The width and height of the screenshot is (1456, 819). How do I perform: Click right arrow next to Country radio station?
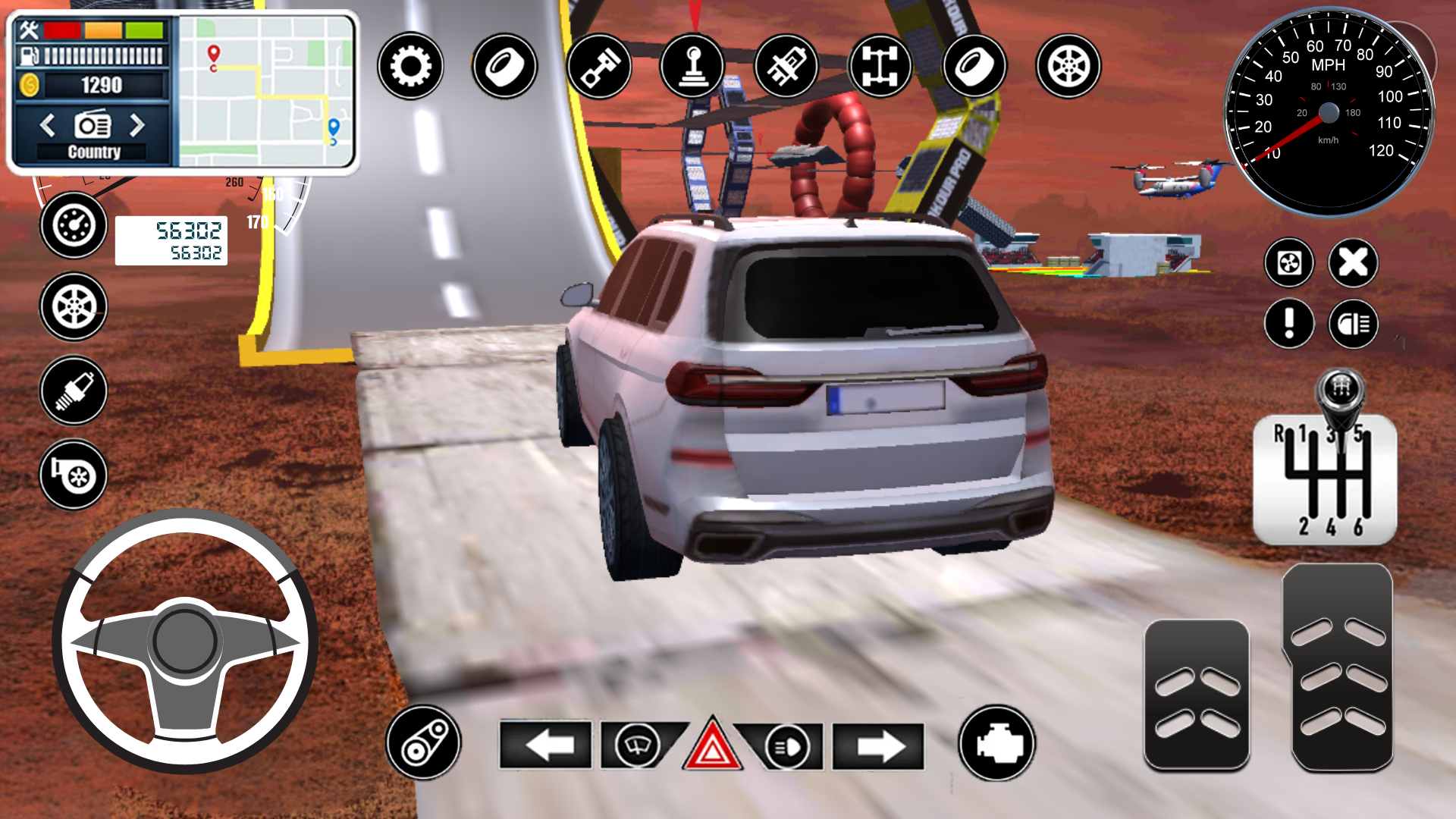click(139, 126)
